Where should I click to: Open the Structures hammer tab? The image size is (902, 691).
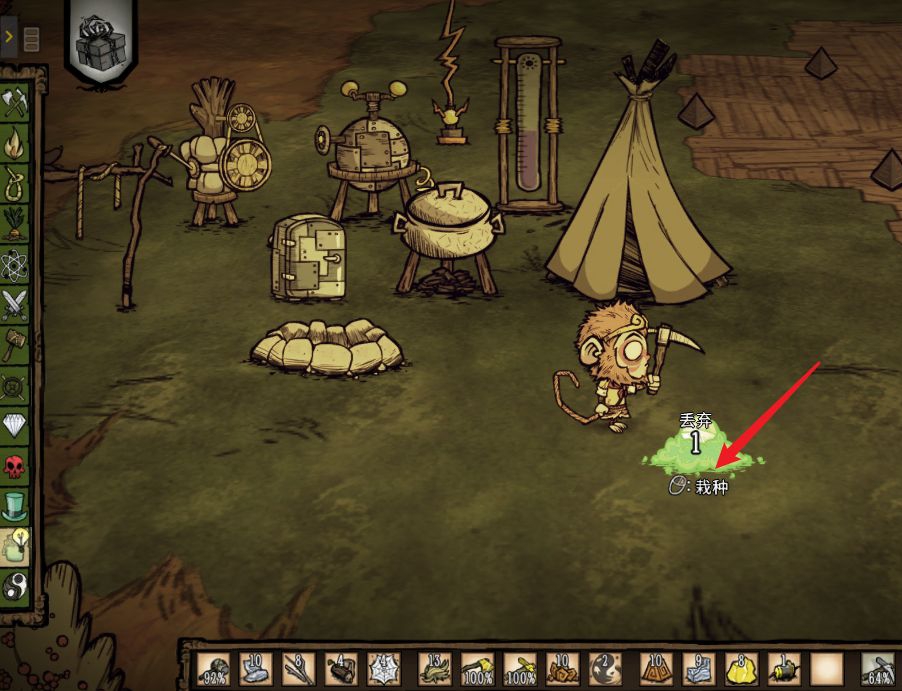pyautogui.click(x=16, y=345)
